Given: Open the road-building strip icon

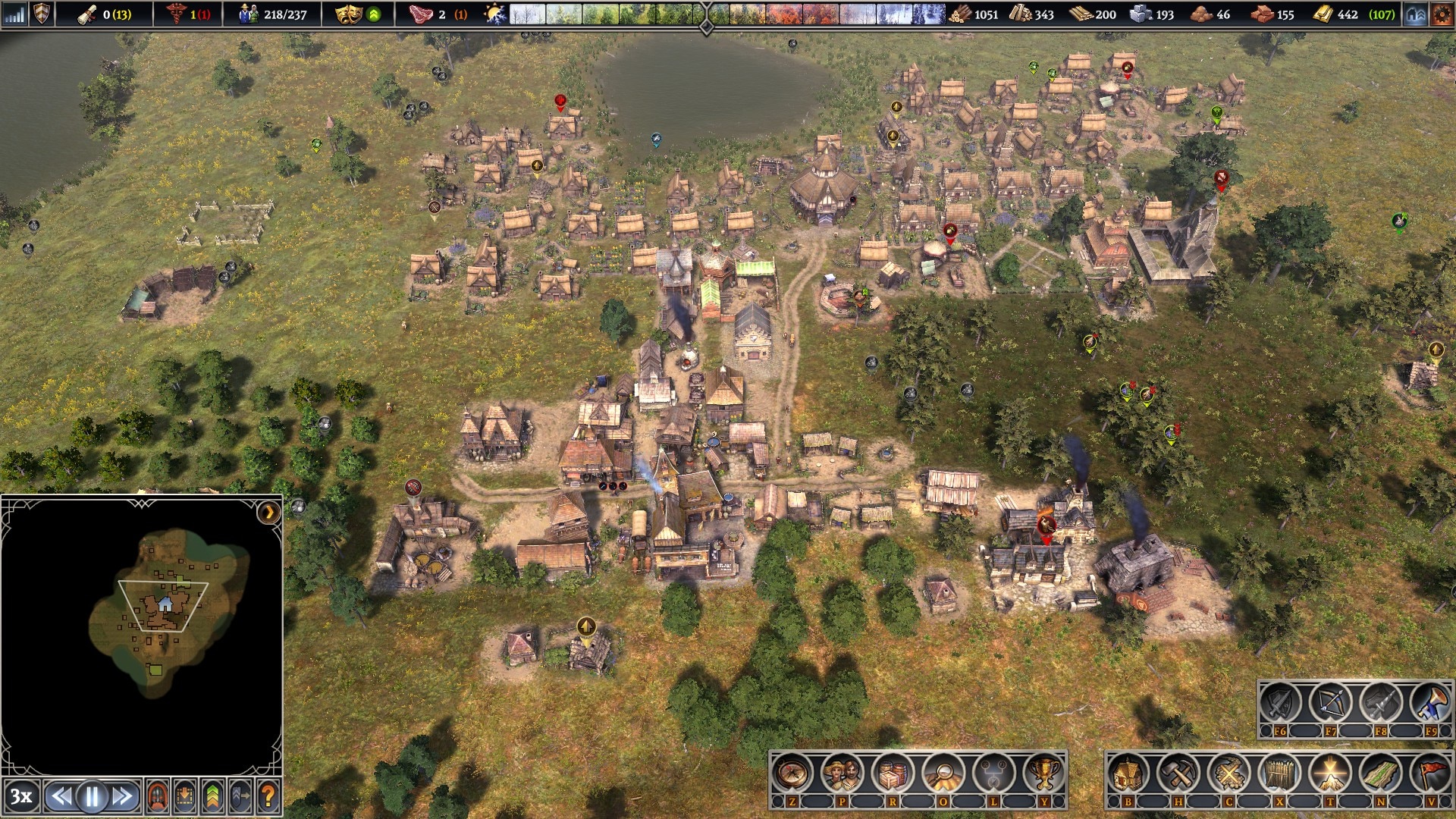Looking at the screenshot, I should [x=1380, y=774].
